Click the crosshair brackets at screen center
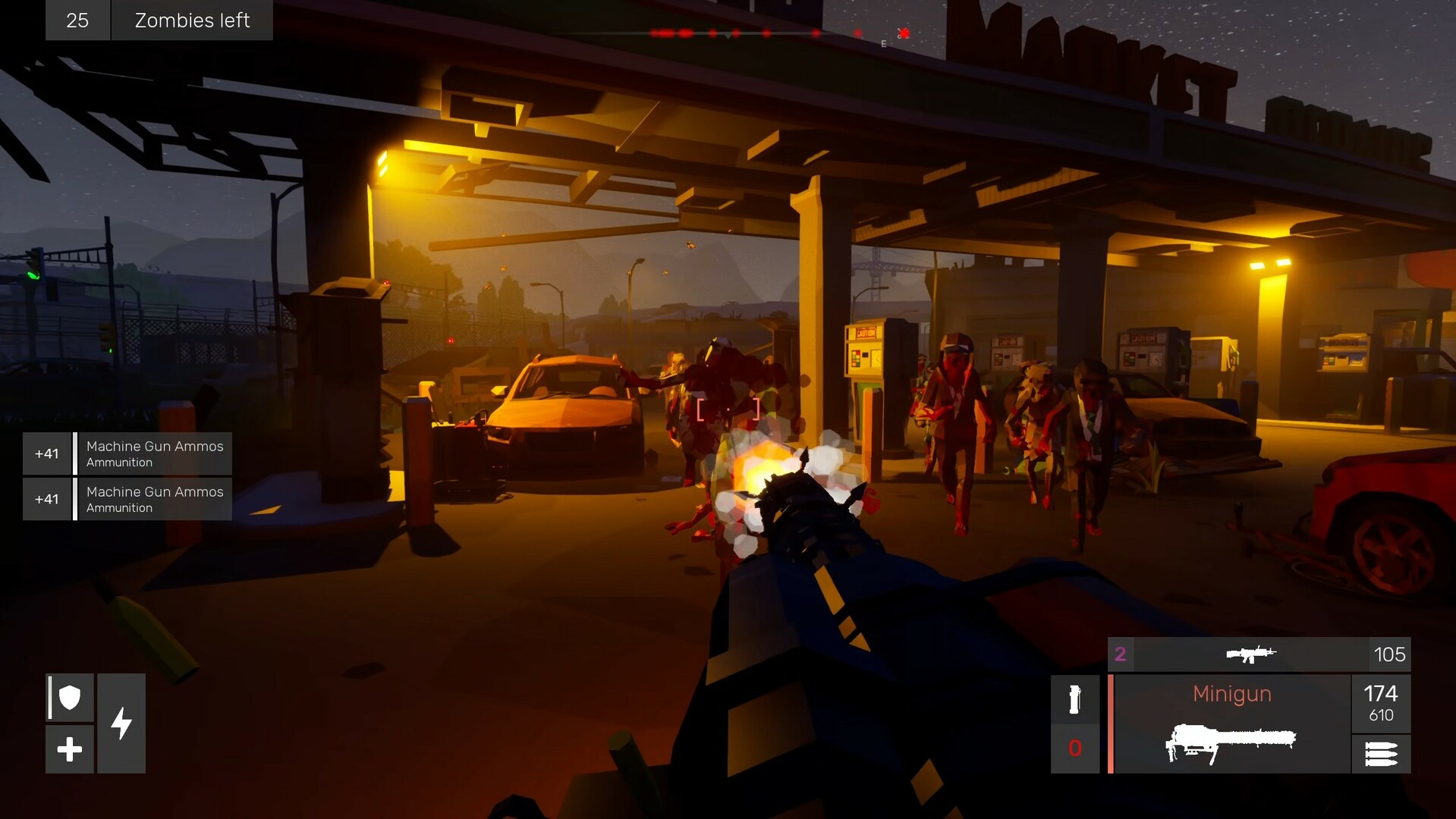This screenshot has width=1456, height=819. pyautogui.click(x=727, y=408)
